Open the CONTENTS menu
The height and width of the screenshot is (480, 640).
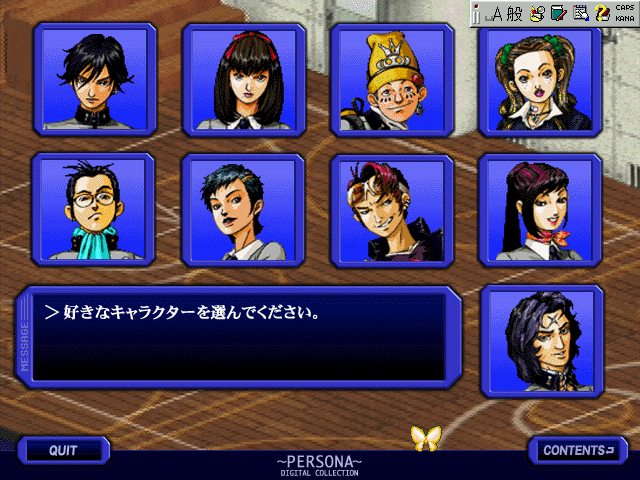tap(578, 450)
